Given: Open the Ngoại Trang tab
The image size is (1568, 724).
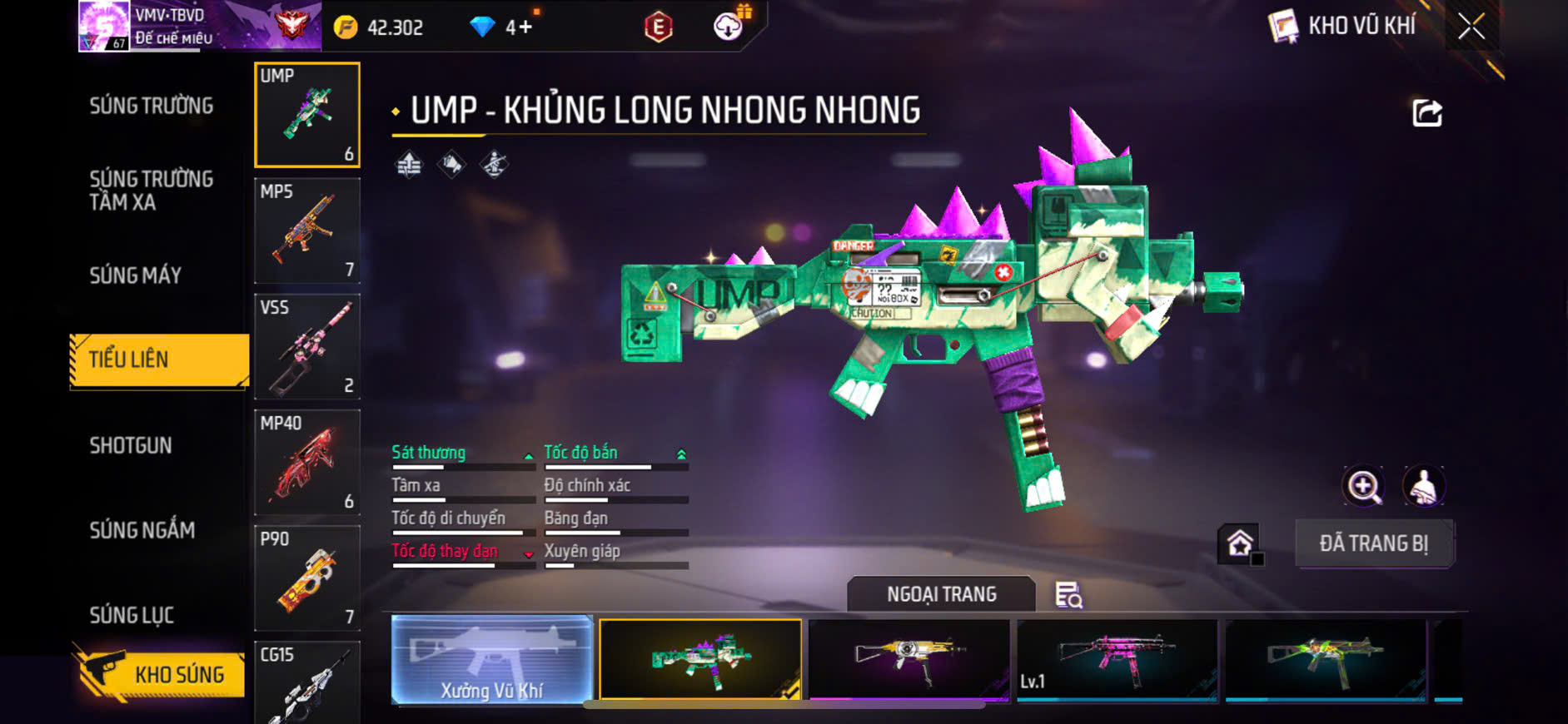Looking at the screenshot, I should pyautogui.click(x=941, y=594).
